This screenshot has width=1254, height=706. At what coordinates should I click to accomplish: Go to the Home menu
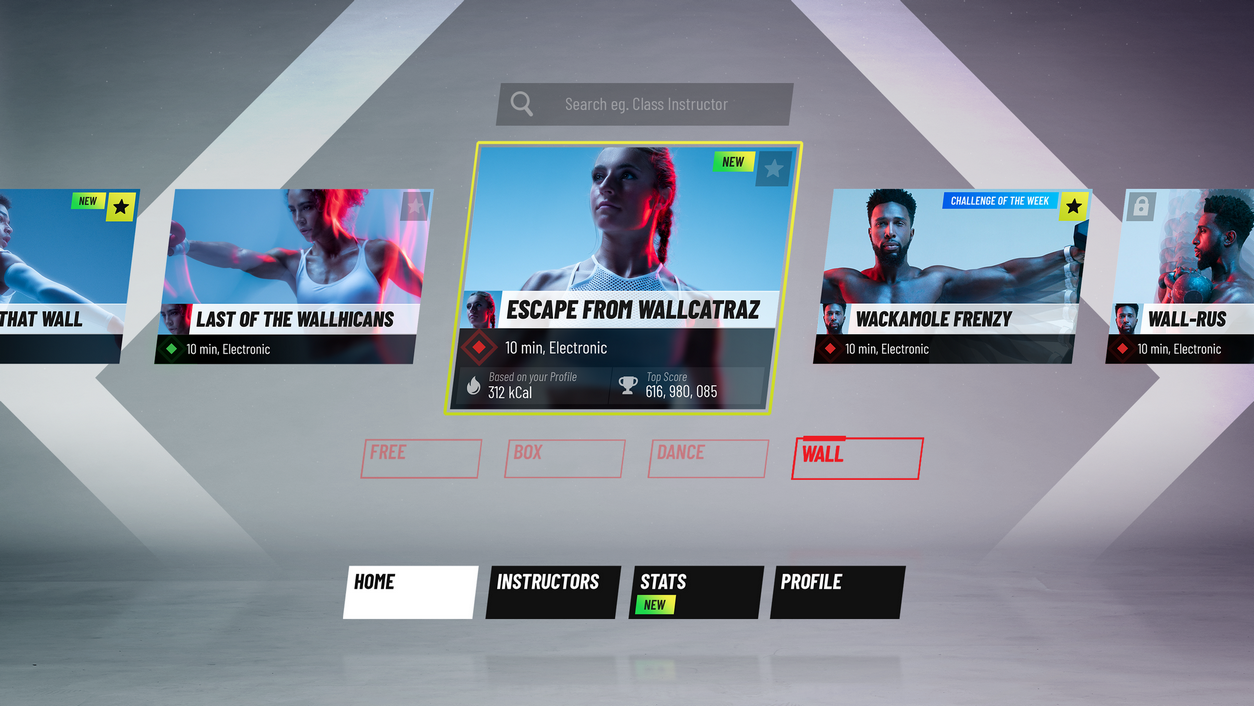(411, 592)
